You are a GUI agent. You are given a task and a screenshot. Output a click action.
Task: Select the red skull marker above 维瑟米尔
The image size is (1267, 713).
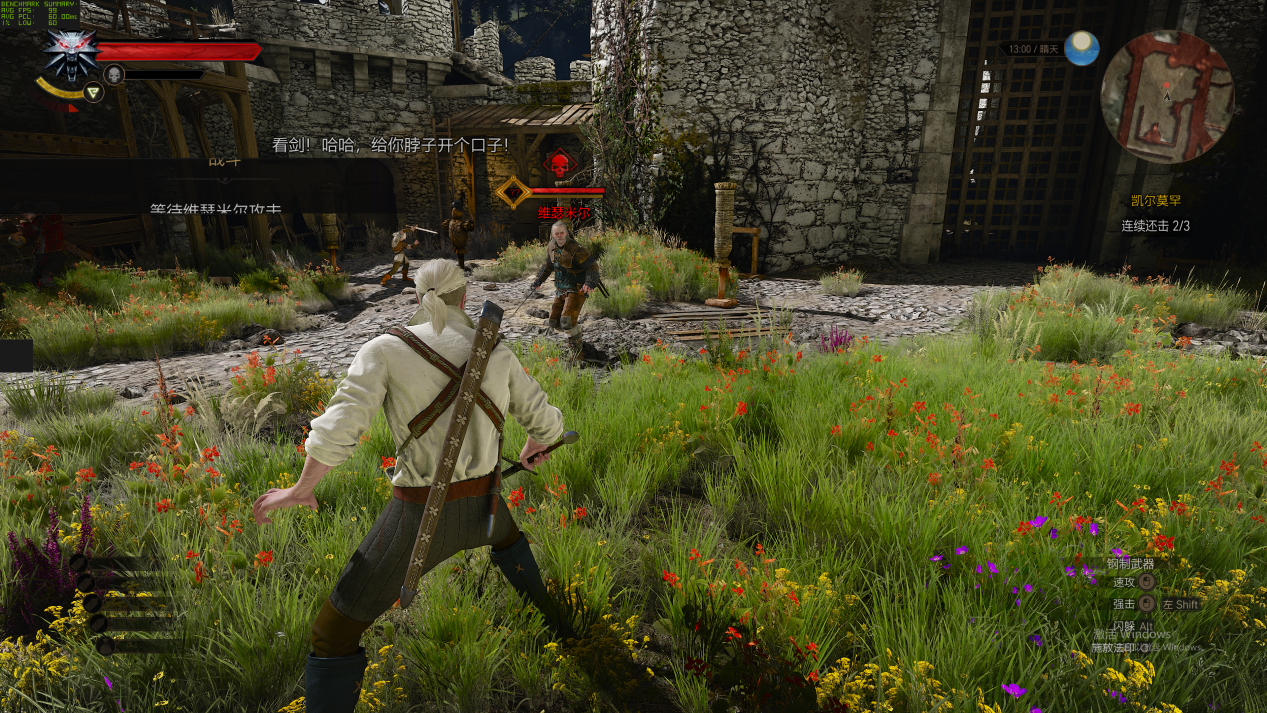tap(559, 163)
